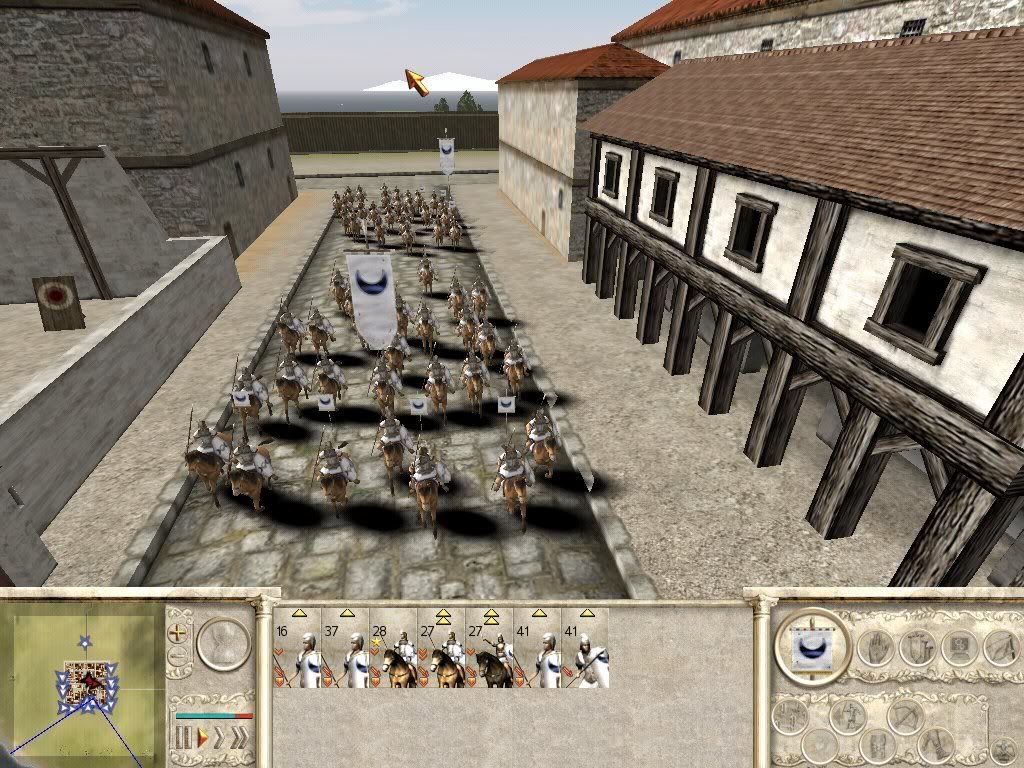Zoom out the minimap with minus button

click(x=179, y=657)
